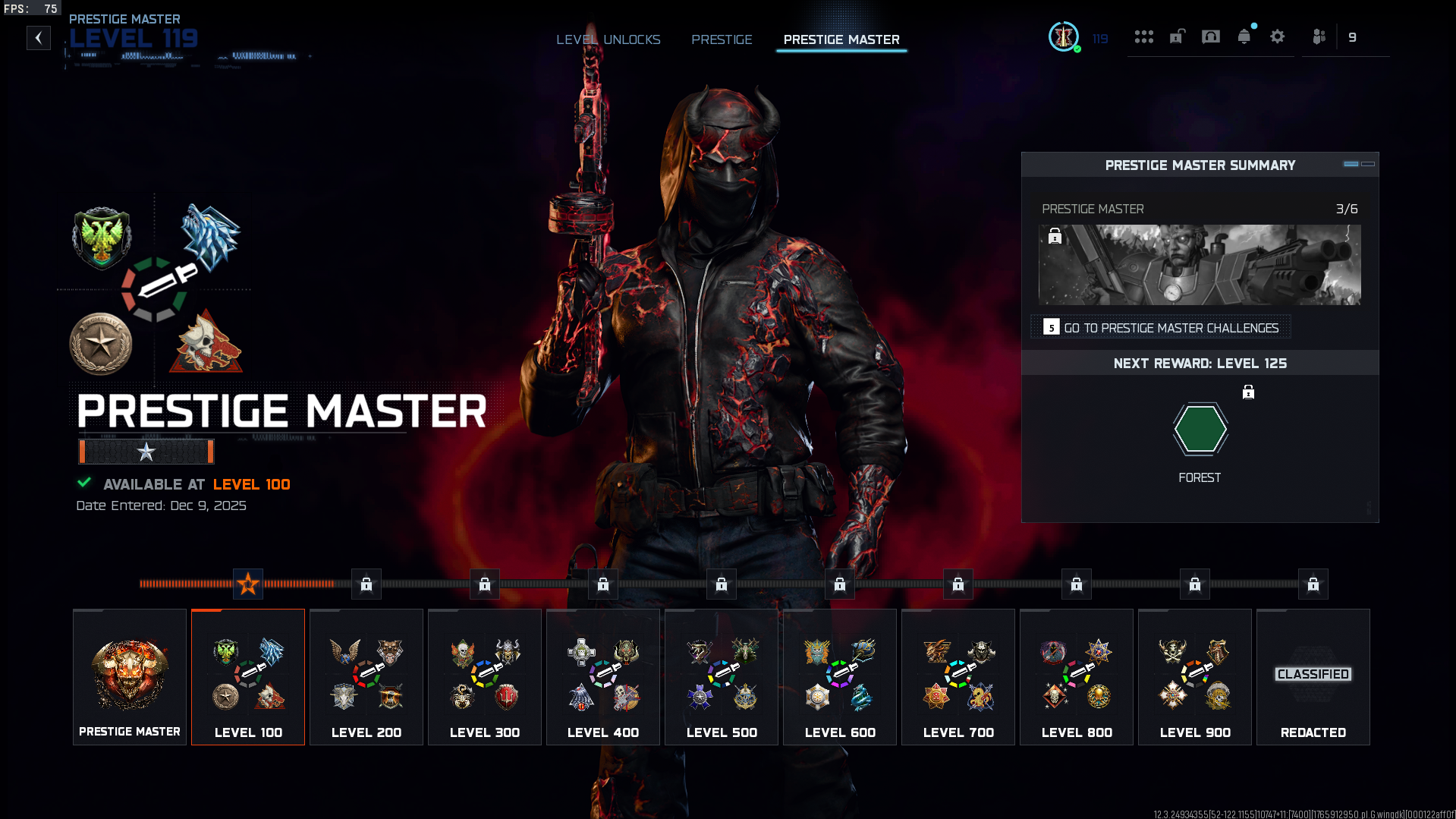Image resolution: width=1456 pixels, height=819 pixels.
Task: Select the Level 900 reward tile
Action: pos(1195,677)
